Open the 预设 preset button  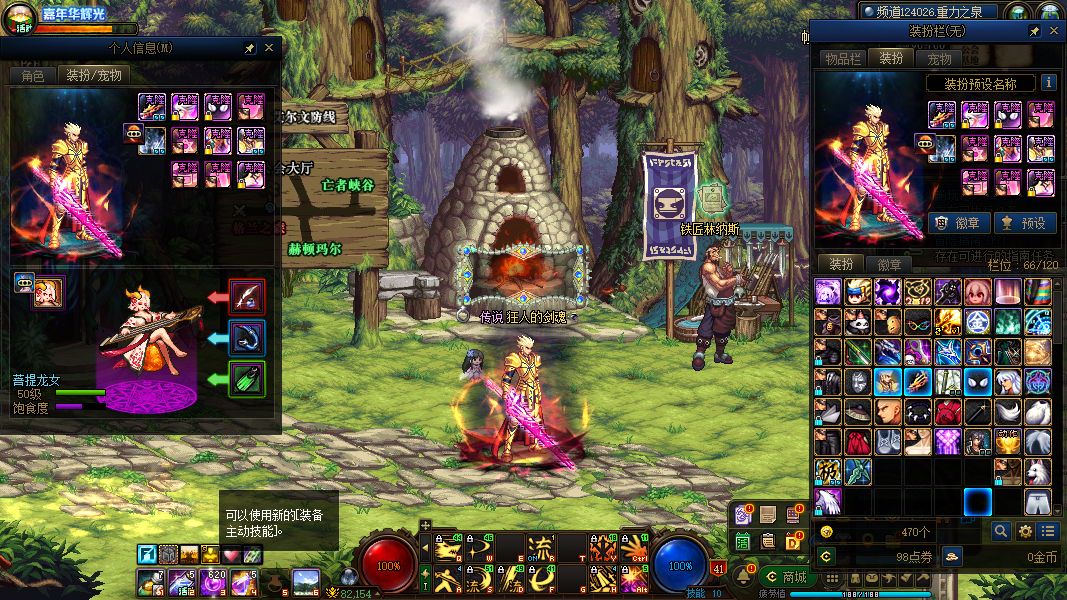click(1024, 223)
